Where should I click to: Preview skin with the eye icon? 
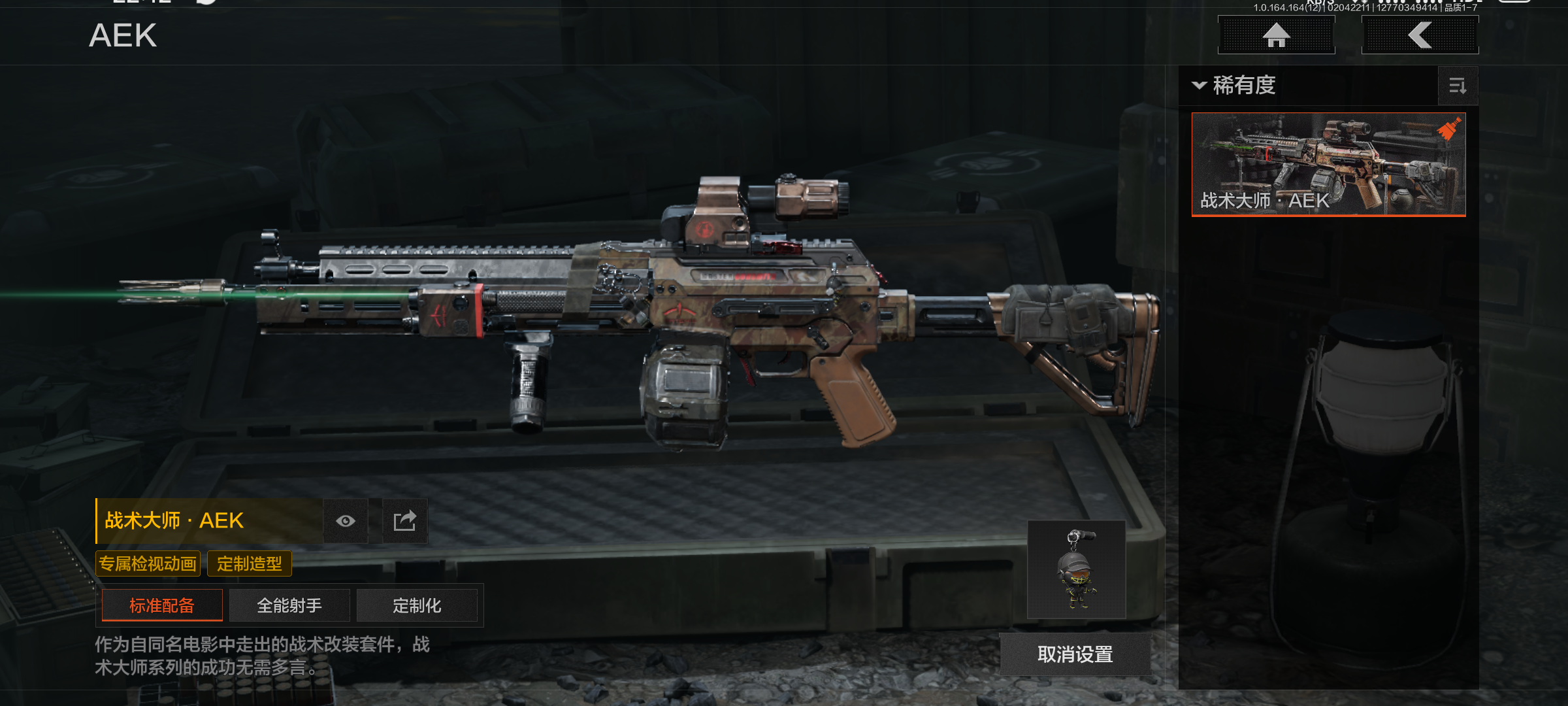click(346, 521)
